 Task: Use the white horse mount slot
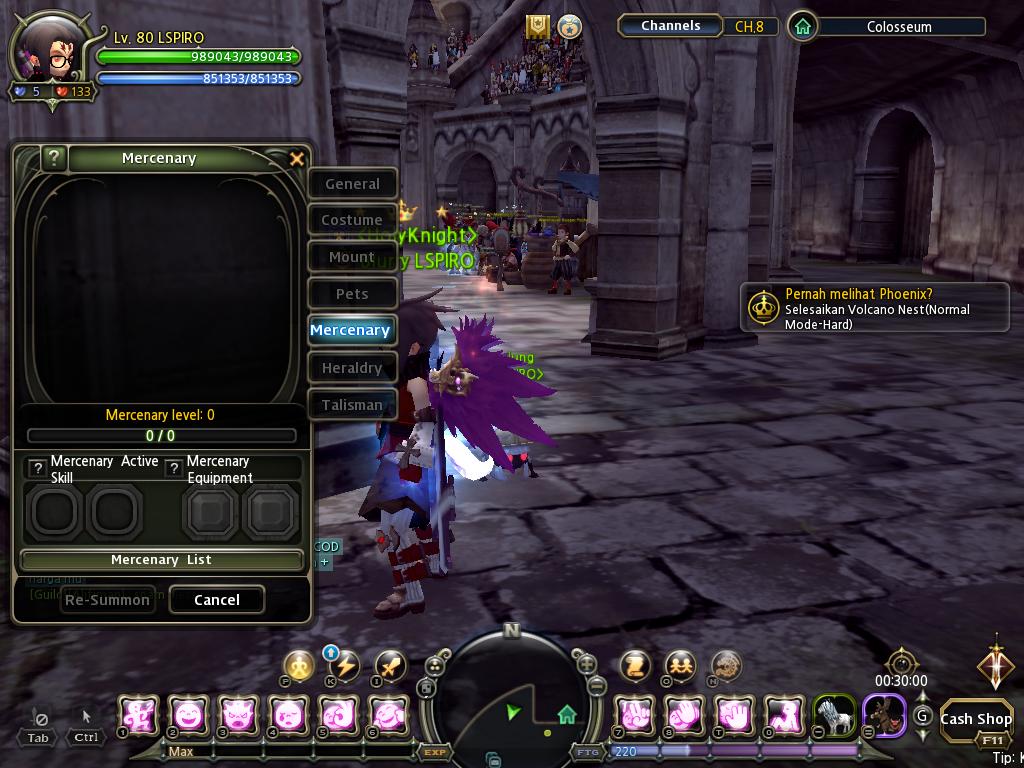click(x=834, y=716)
